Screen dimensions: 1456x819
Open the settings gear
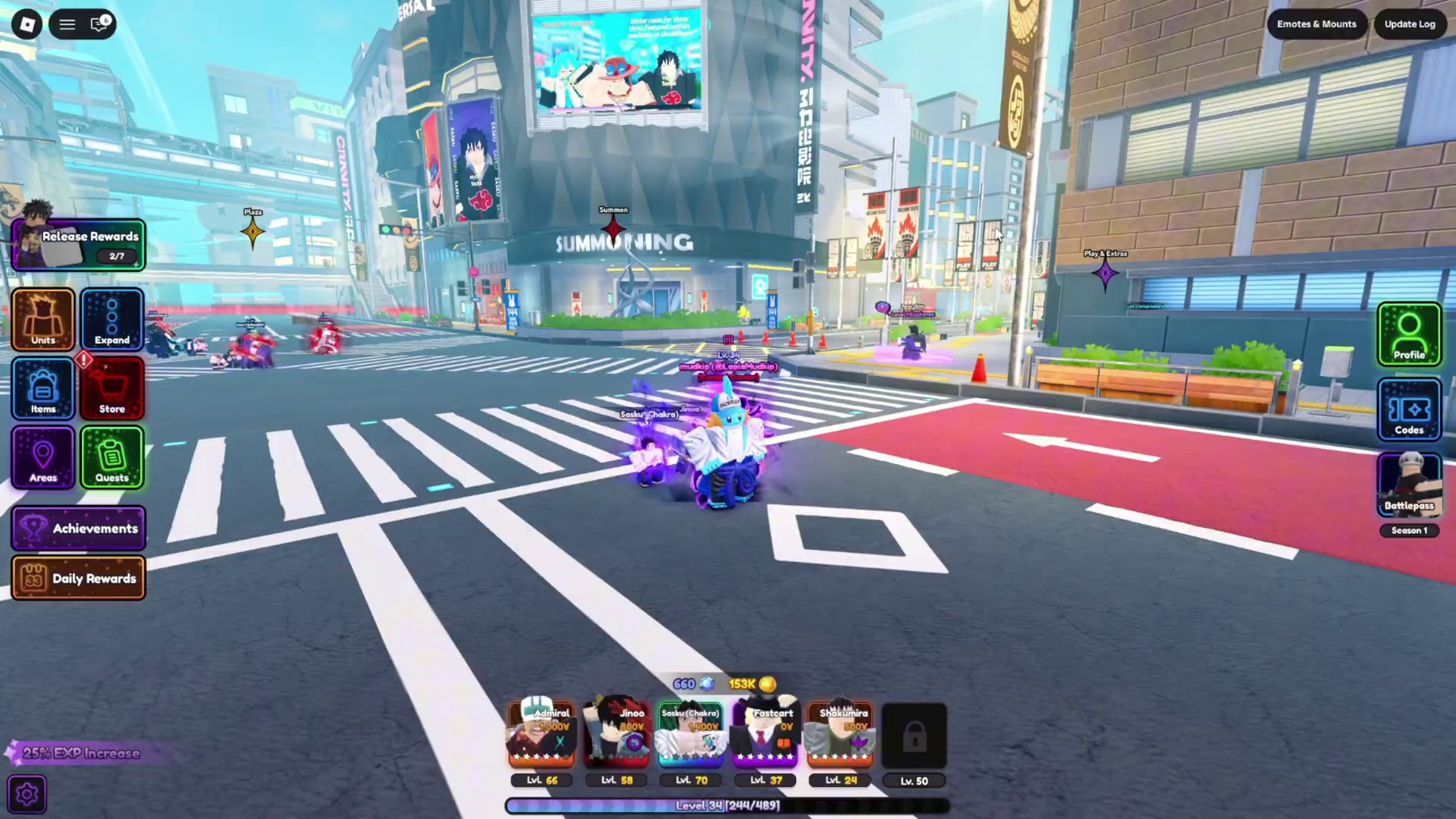[x=27, y=792]
